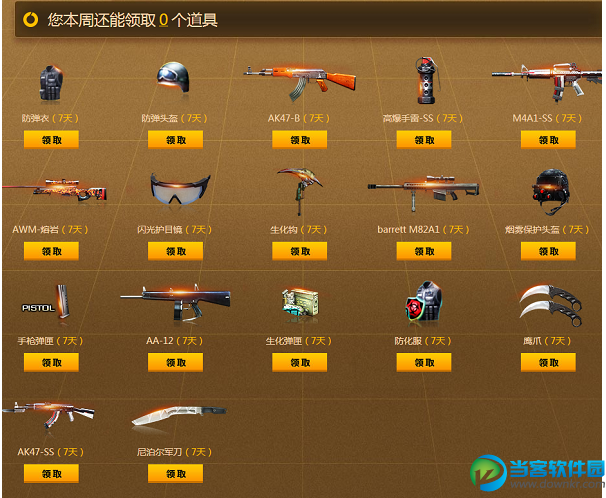Click 领取 under the 生化镐 pickaxe

coord(299,251)
